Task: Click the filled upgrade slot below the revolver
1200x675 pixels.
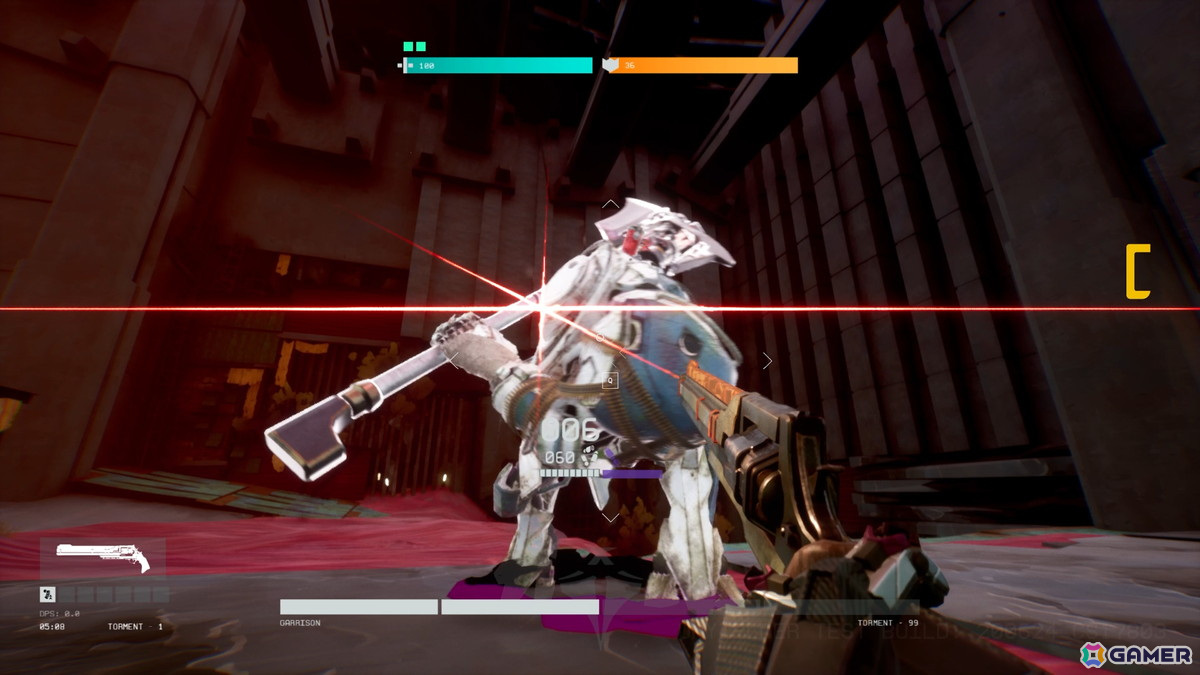Action: pos(47,594)
